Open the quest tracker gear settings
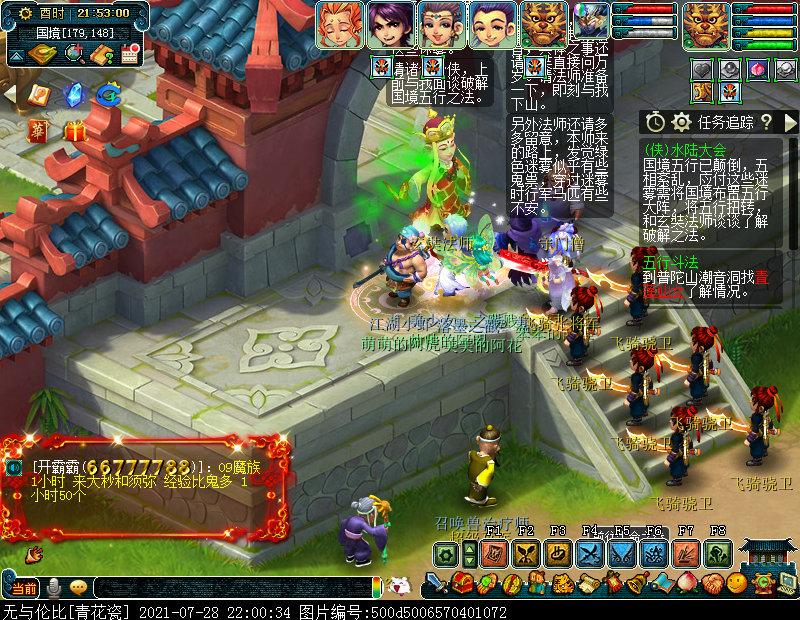This screenshot has width=800, height=620. pos(682,122)
